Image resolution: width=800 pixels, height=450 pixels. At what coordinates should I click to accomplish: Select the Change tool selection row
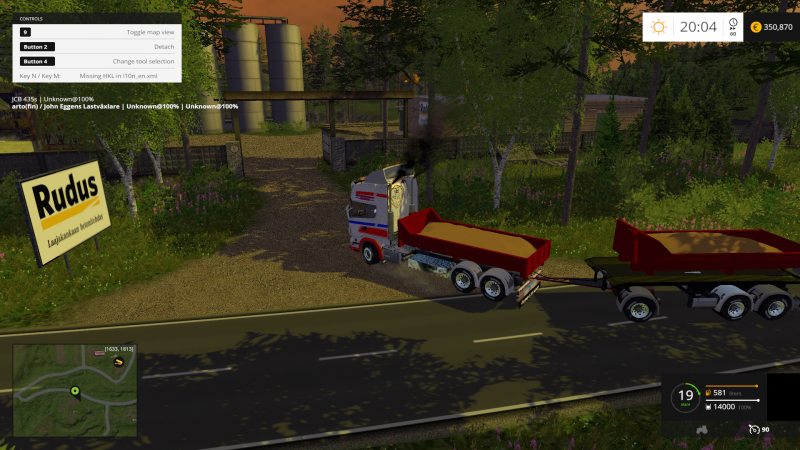click(97, 61)
